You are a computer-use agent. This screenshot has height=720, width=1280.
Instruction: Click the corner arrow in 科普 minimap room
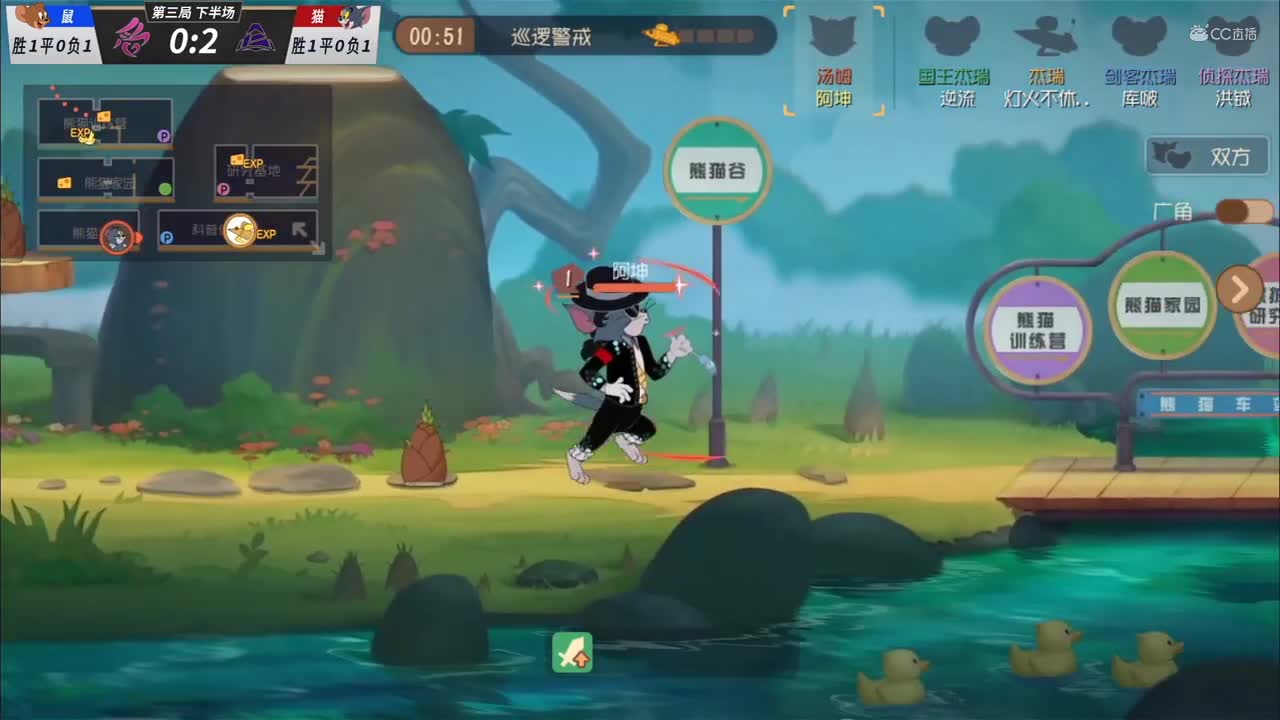(297, 228)
